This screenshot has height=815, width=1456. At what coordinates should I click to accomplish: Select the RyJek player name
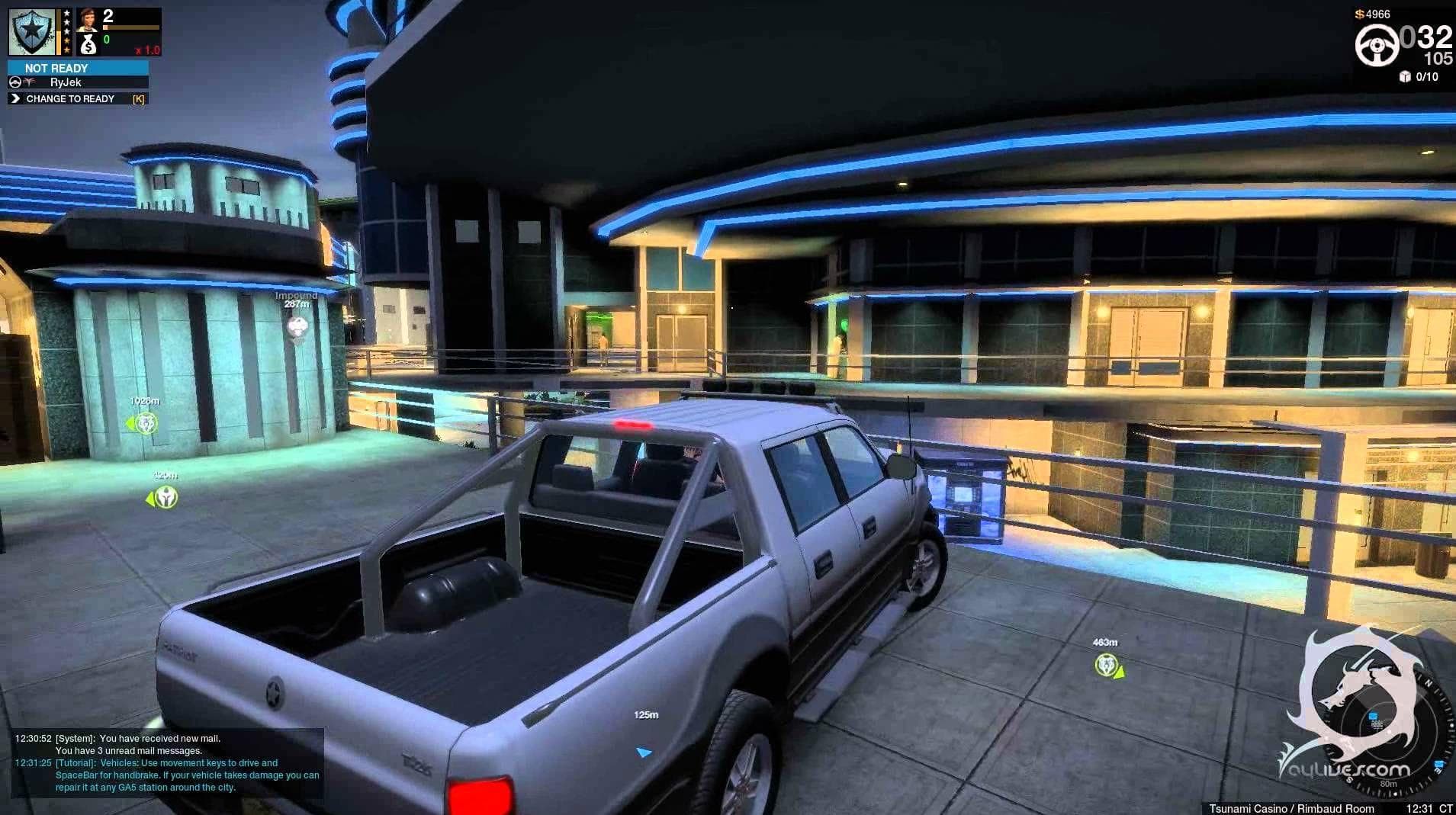point(66,83)
